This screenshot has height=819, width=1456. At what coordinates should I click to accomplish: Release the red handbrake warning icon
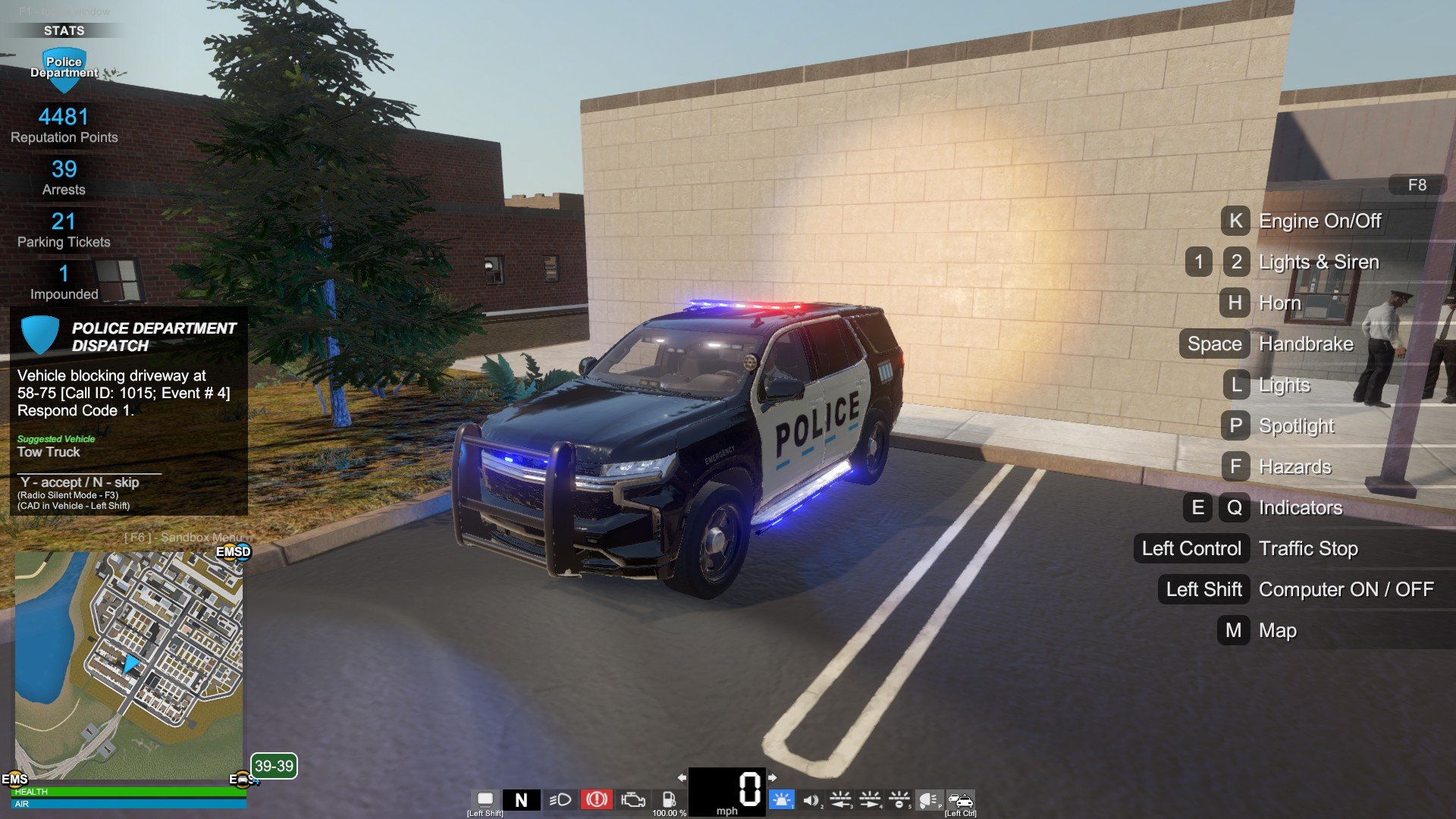click(596, 800)
